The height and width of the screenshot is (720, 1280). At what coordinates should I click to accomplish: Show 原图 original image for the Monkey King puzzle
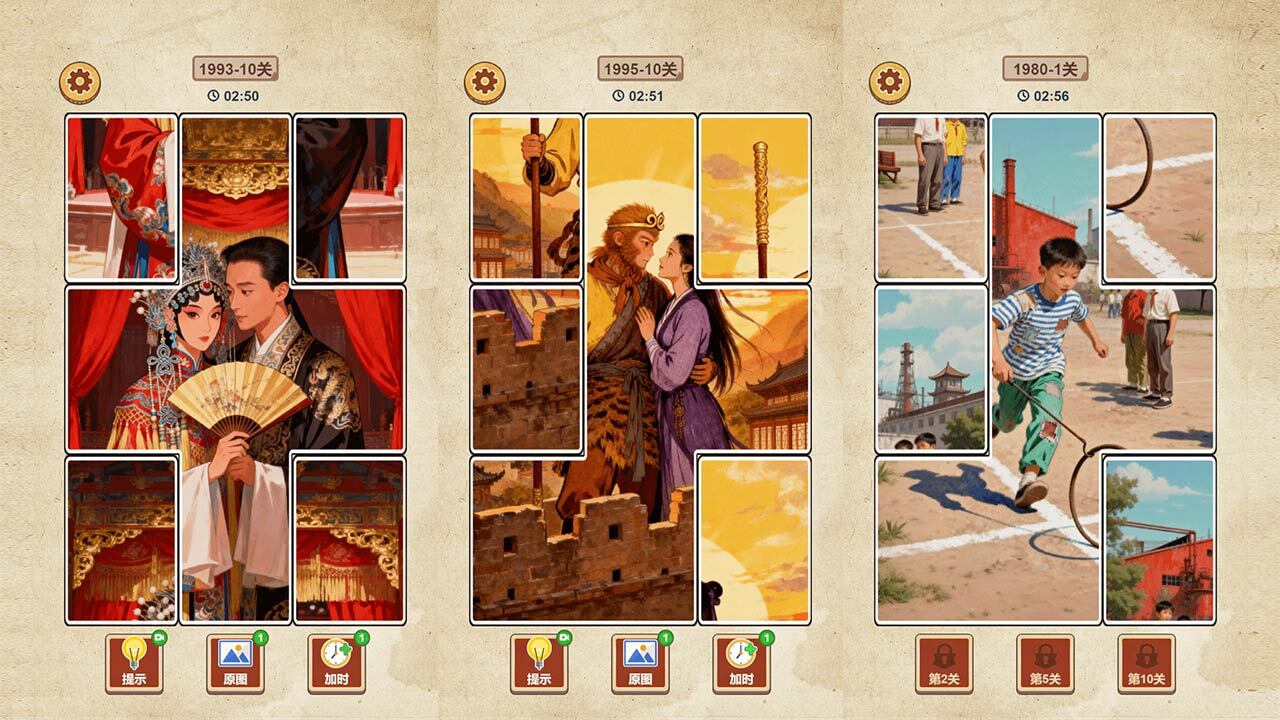640,663
